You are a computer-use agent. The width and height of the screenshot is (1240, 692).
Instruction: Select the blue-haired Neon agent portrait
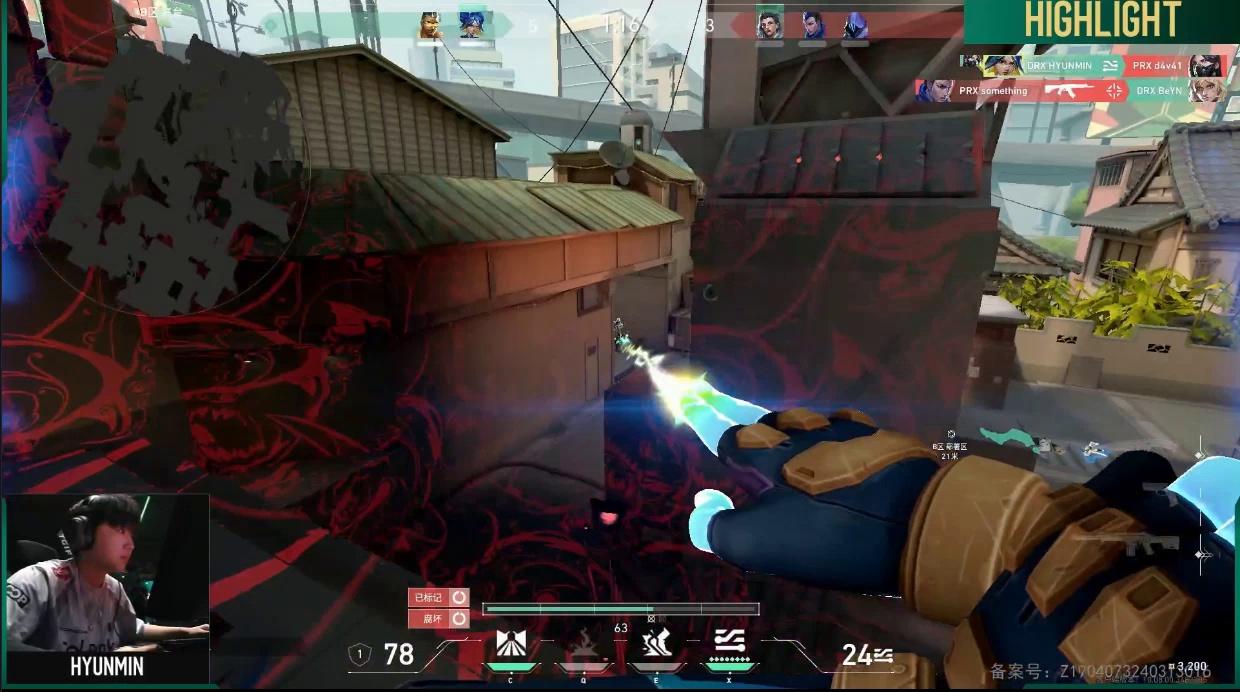pyautogui.click(x=471, y=26)
